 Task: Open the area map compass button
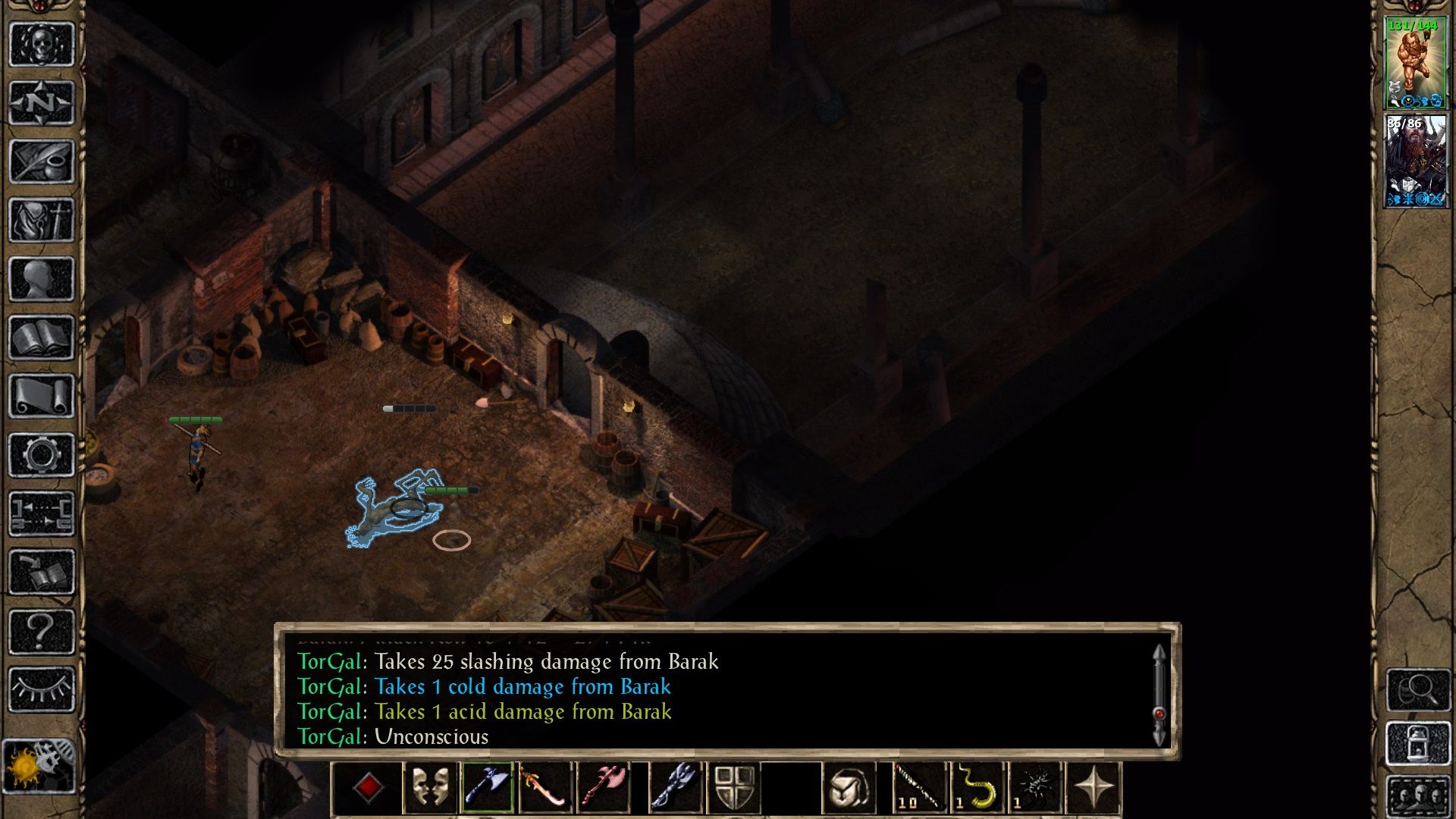(x=41, y=103)
